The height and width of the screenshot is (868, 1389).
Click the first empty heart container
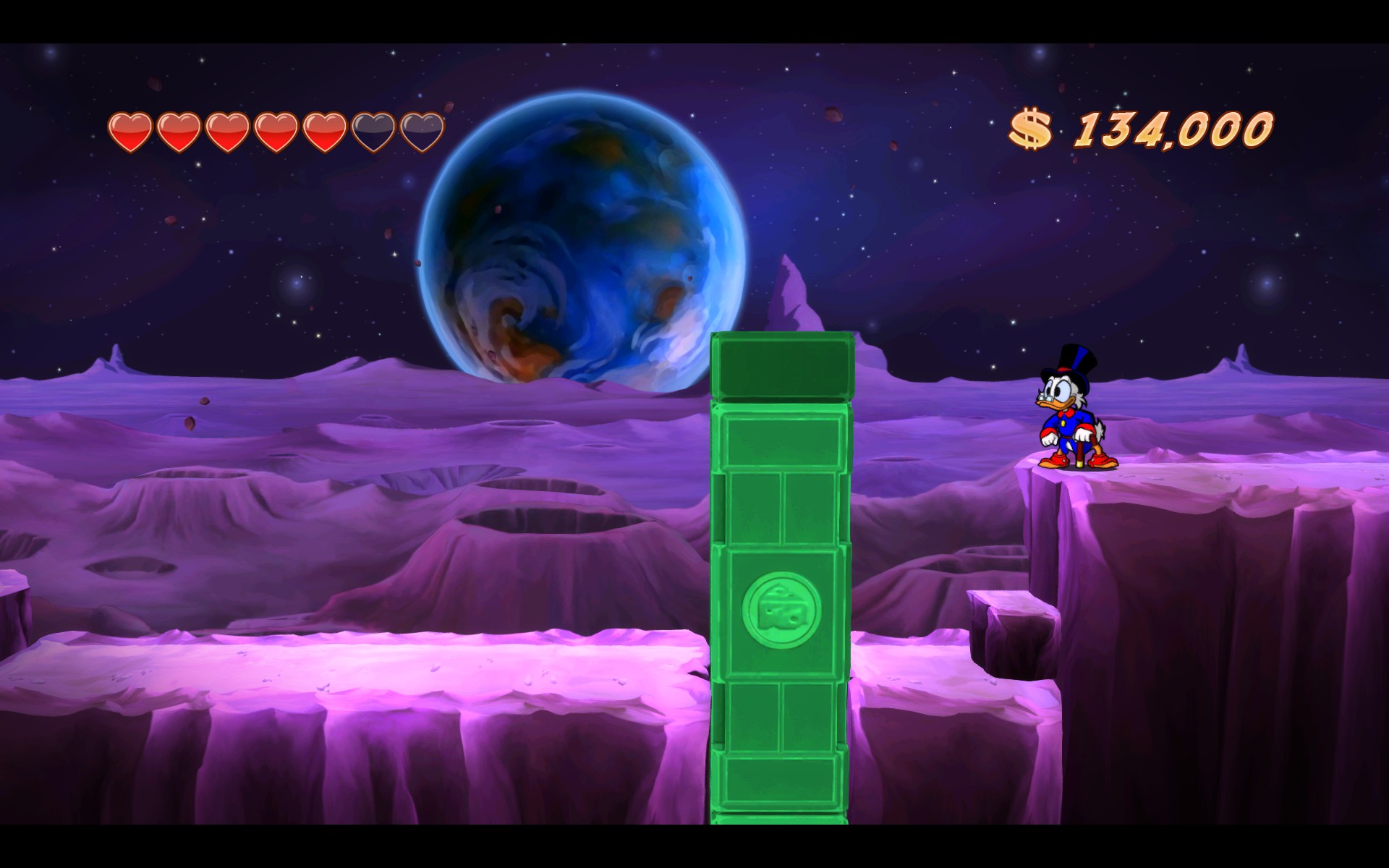click(375, 130)
